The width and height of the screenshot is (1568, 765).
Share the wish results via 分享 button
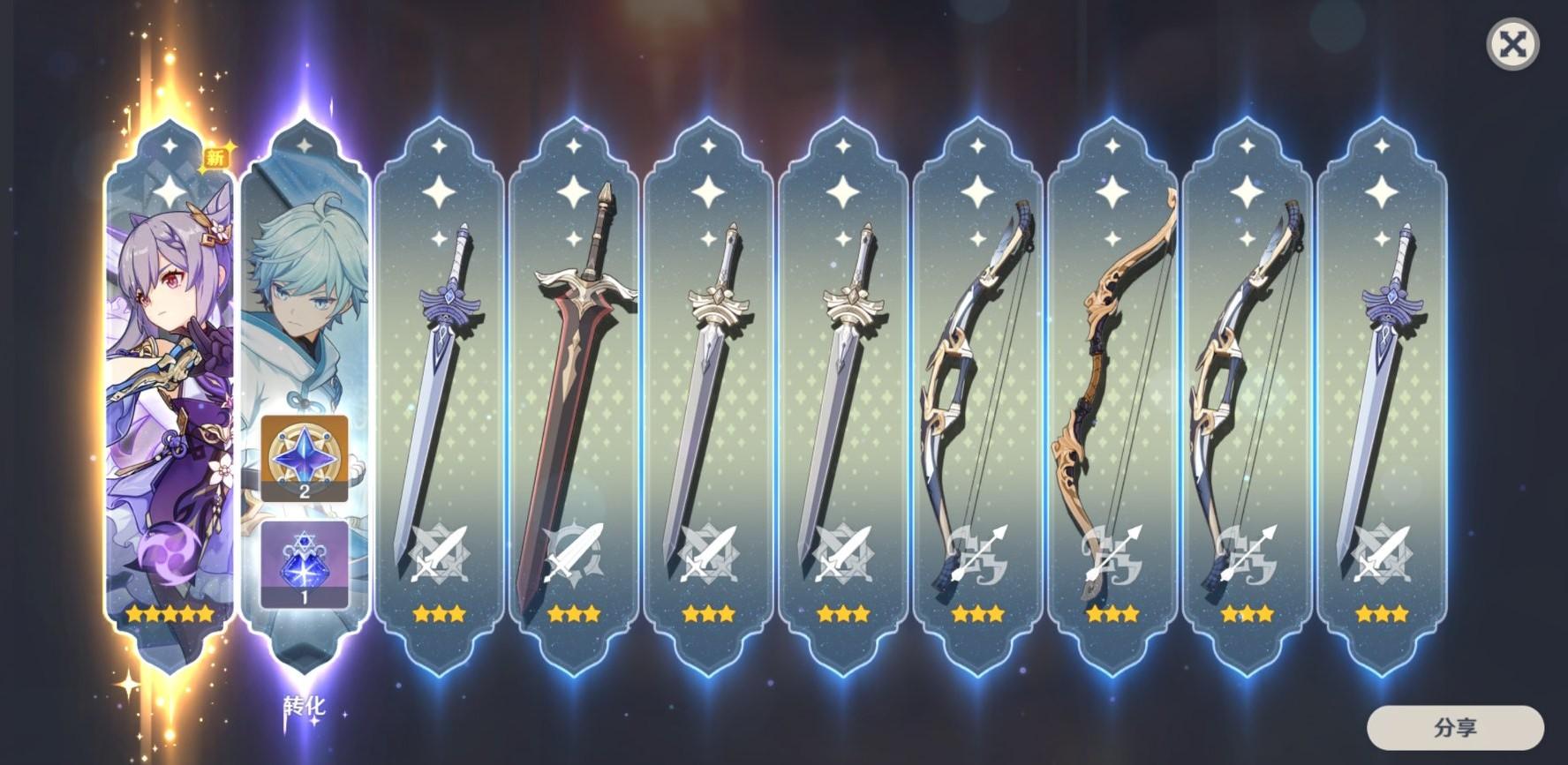[1454, 728]
